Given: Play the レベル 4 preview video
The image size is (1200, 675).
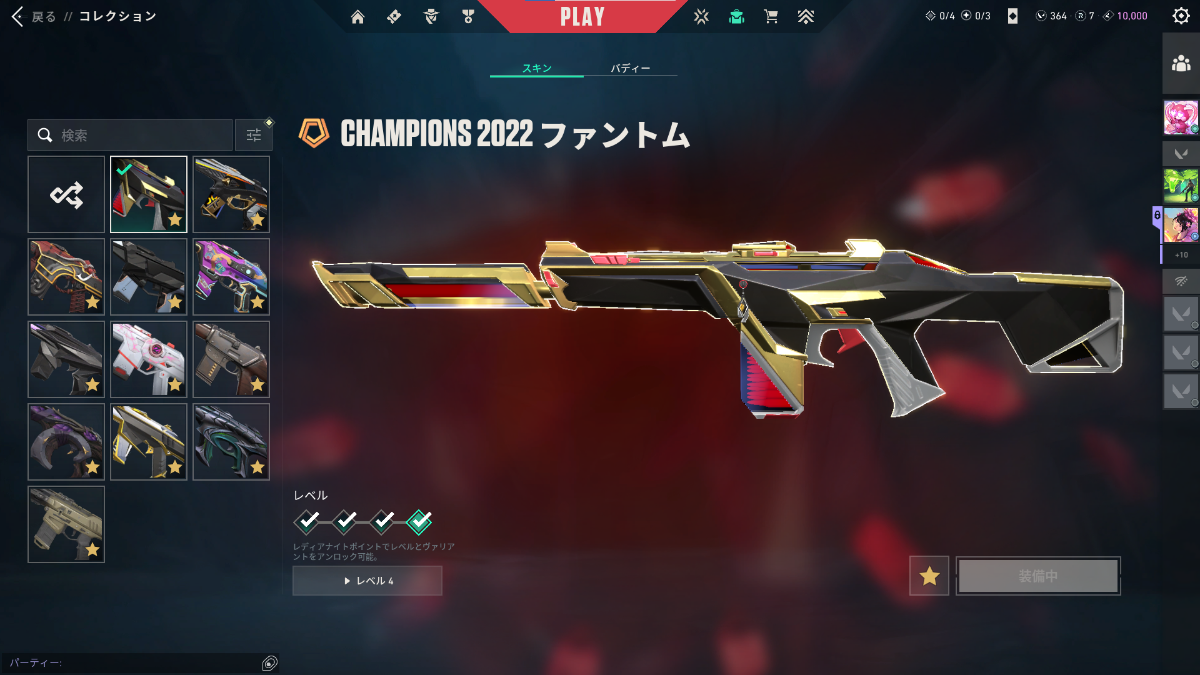Looking at the screenshot, I should (367, 581).
